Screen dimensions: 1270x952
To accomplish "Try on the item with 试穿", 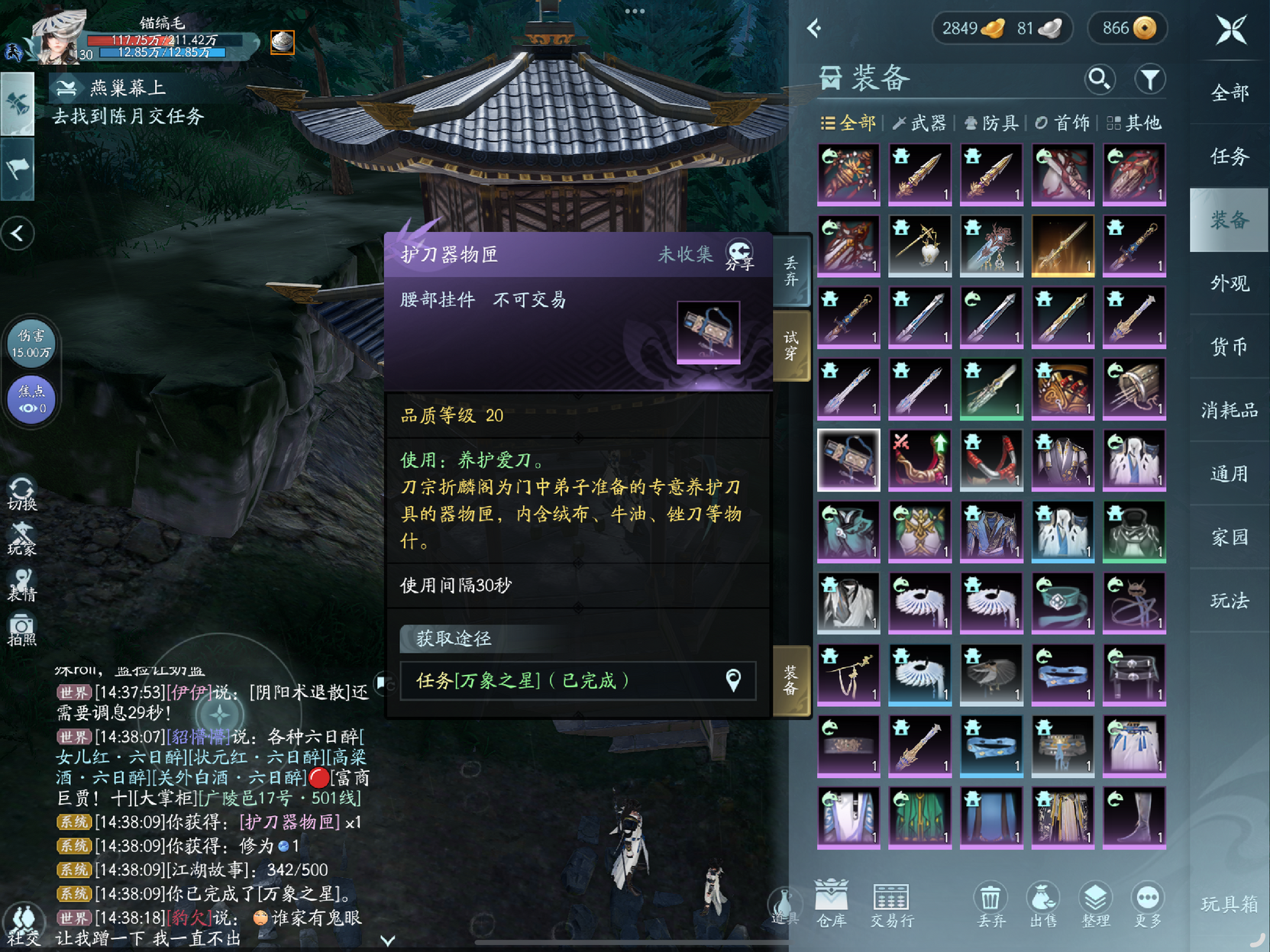I will point(791,345).
